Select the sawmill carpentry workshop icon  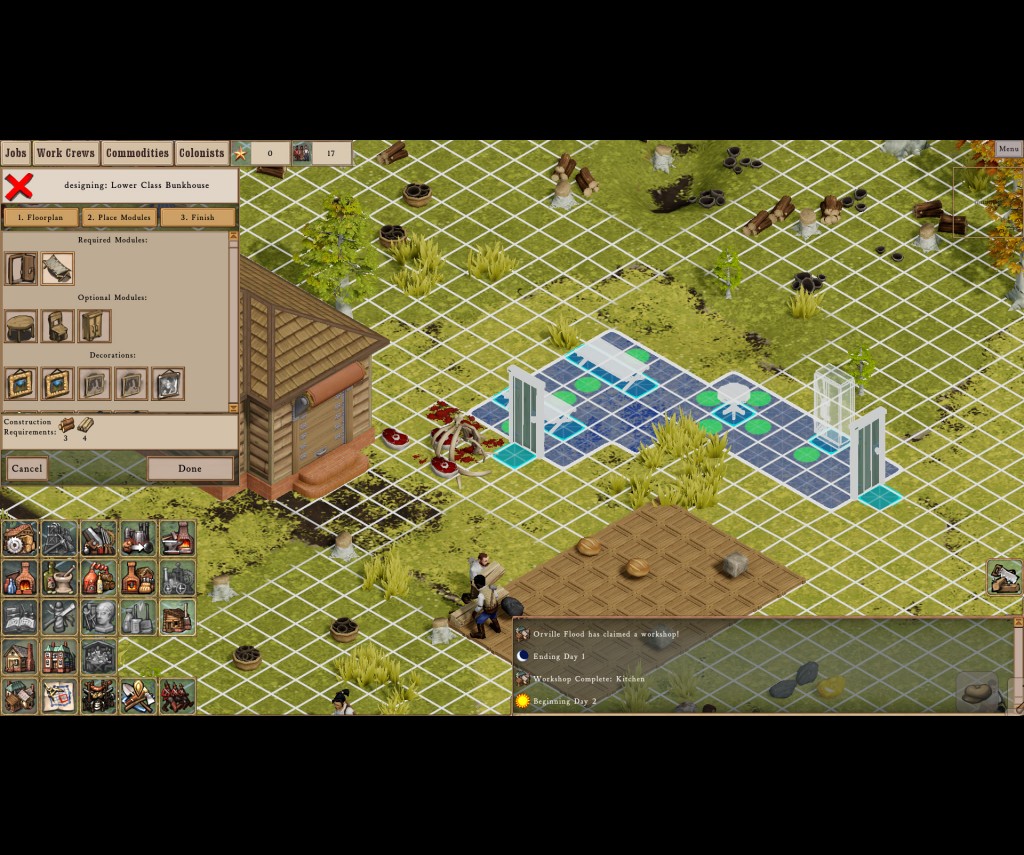coord(20,538)
